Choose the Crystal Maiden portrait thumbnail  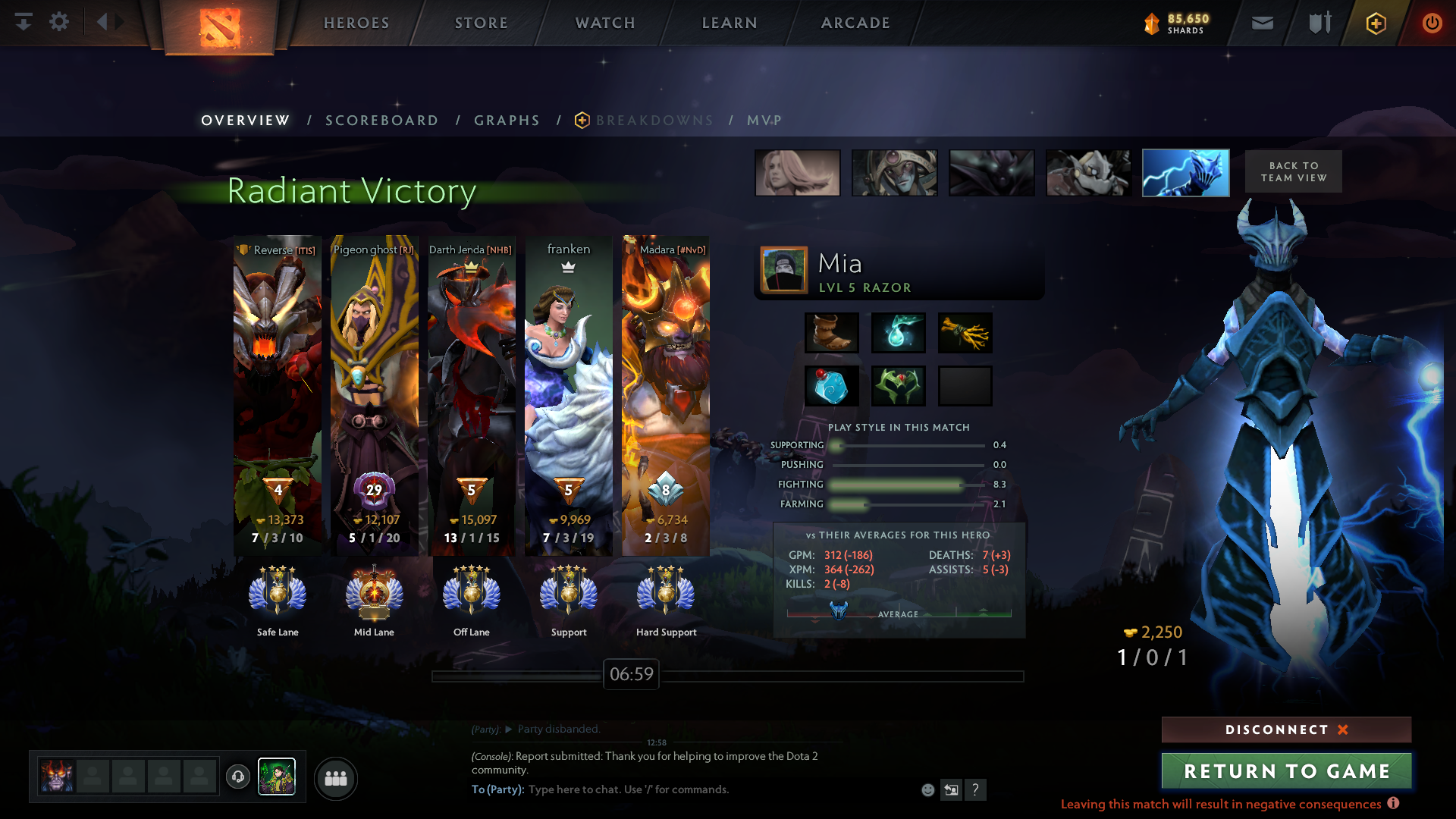(x=797, y=173)
